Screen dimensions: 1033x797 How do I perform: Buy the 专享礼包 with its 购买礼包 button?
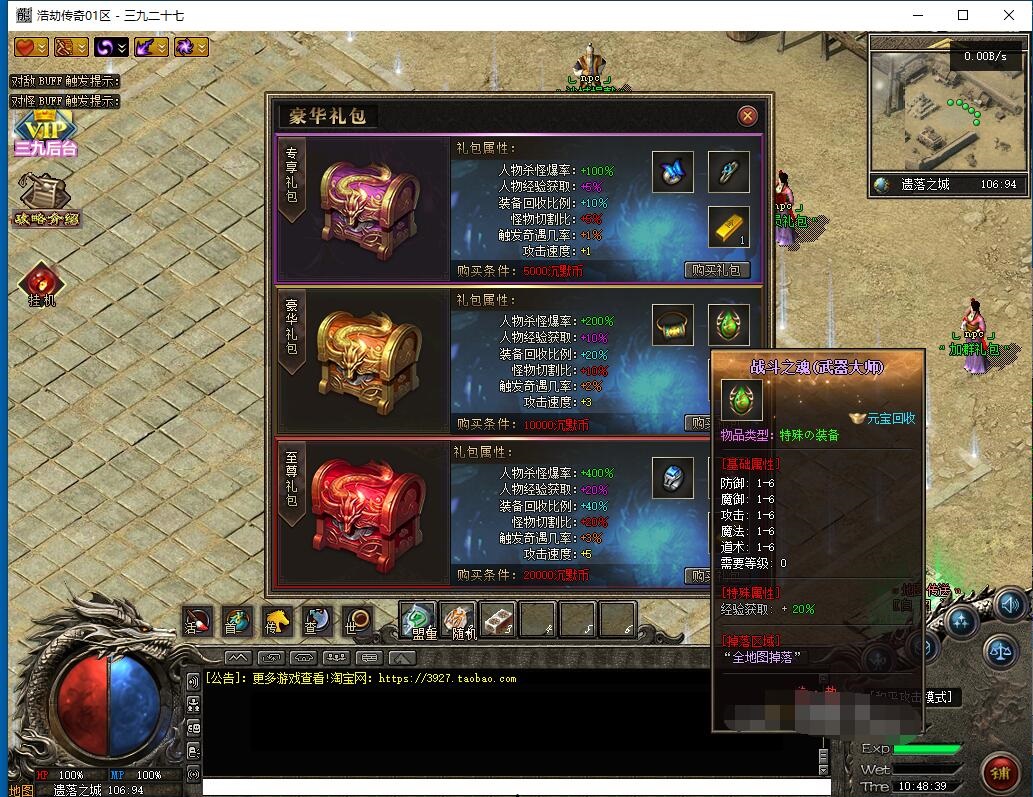coord(717,270)
